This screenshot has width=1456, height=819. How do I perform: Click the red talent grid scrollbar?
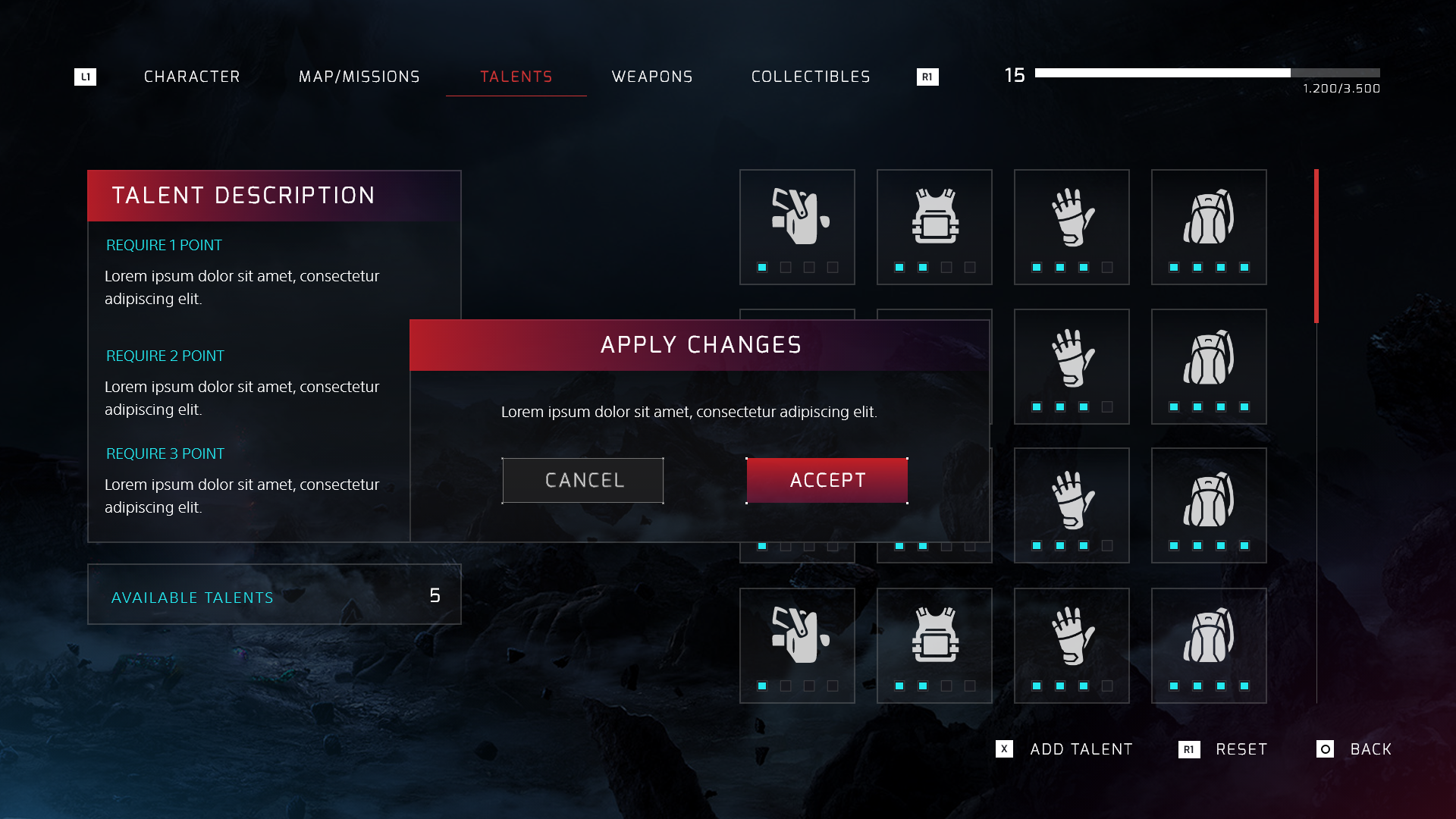(1316, 246)
